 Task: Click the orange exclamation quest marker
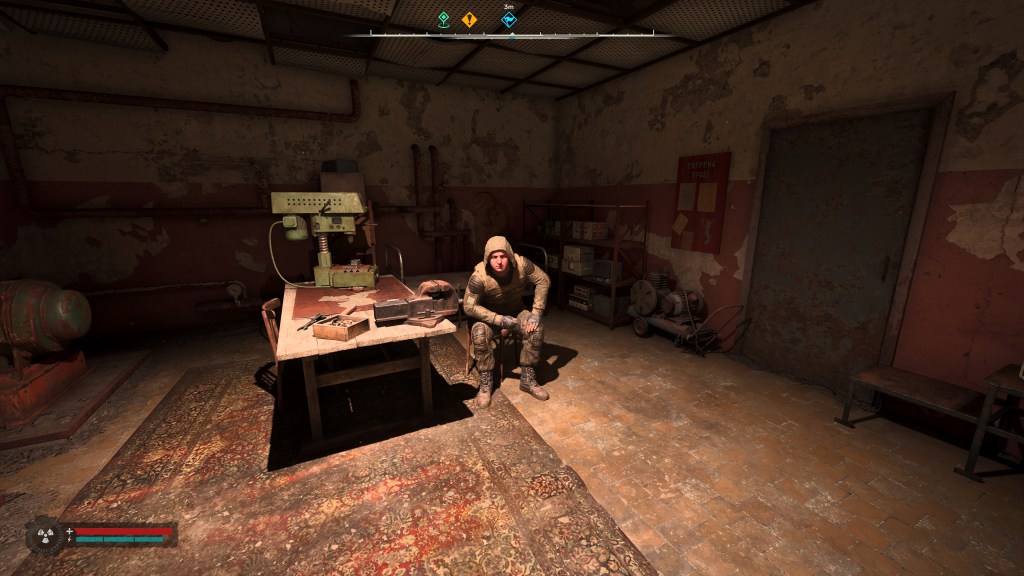tap(469, 18)
